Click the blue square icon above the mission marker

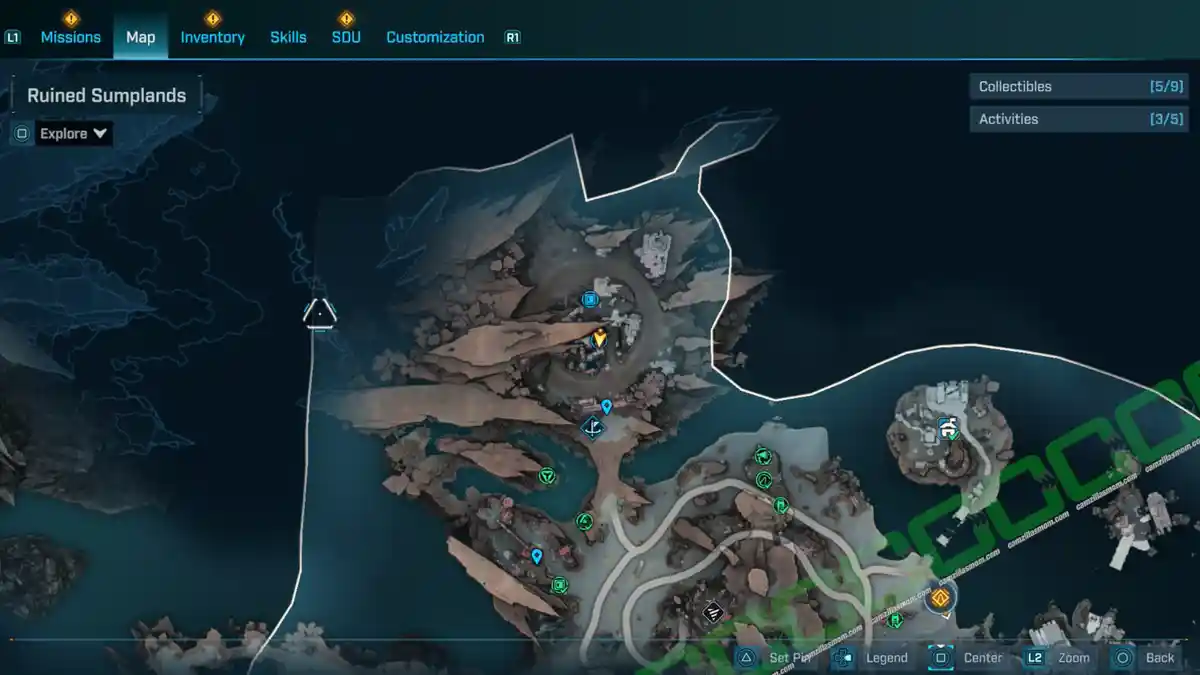(590, 299)
